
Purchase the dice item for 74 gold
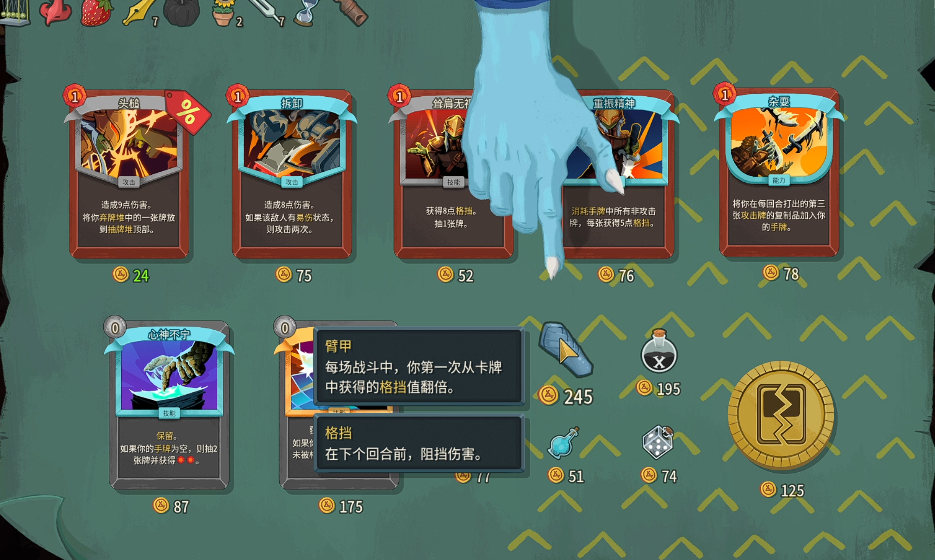(x=657, y=442)
